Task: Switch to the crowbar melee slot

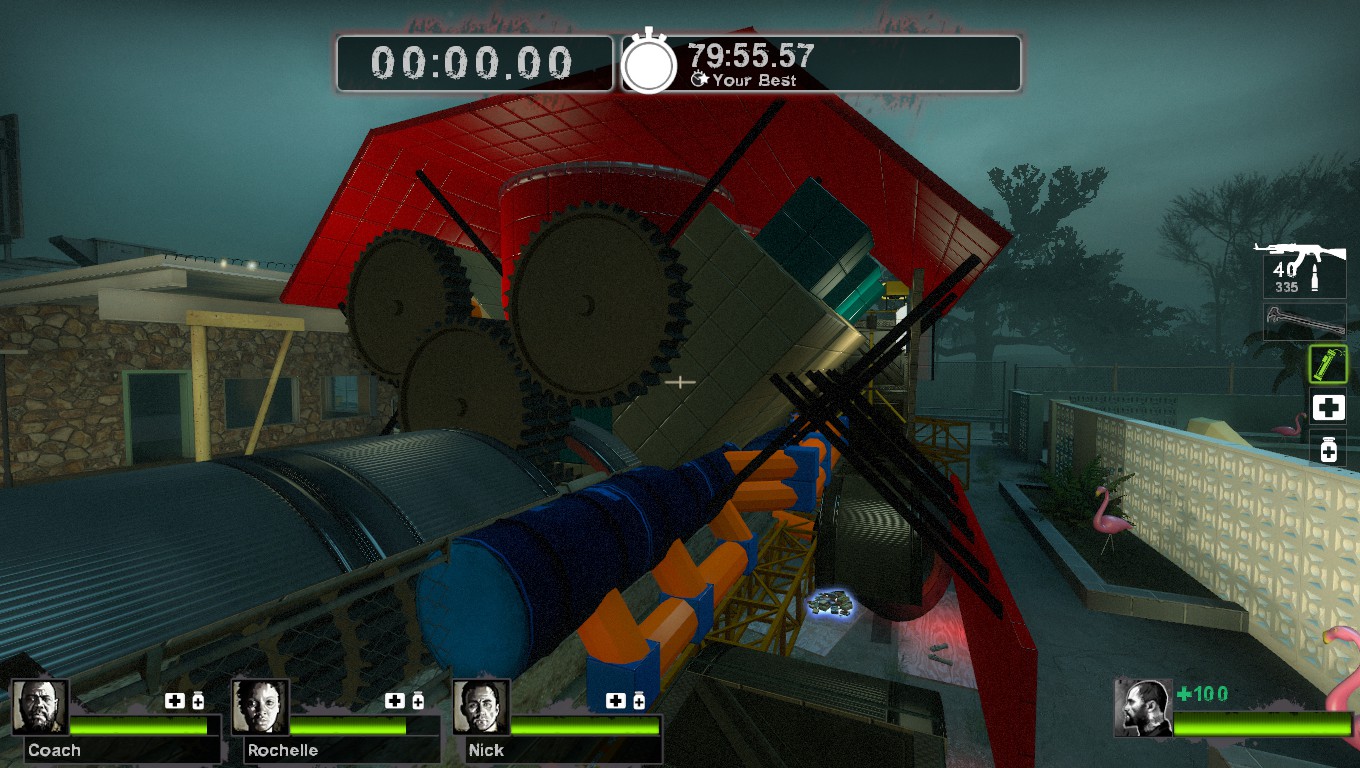Action: click(x=1304, y=322)
